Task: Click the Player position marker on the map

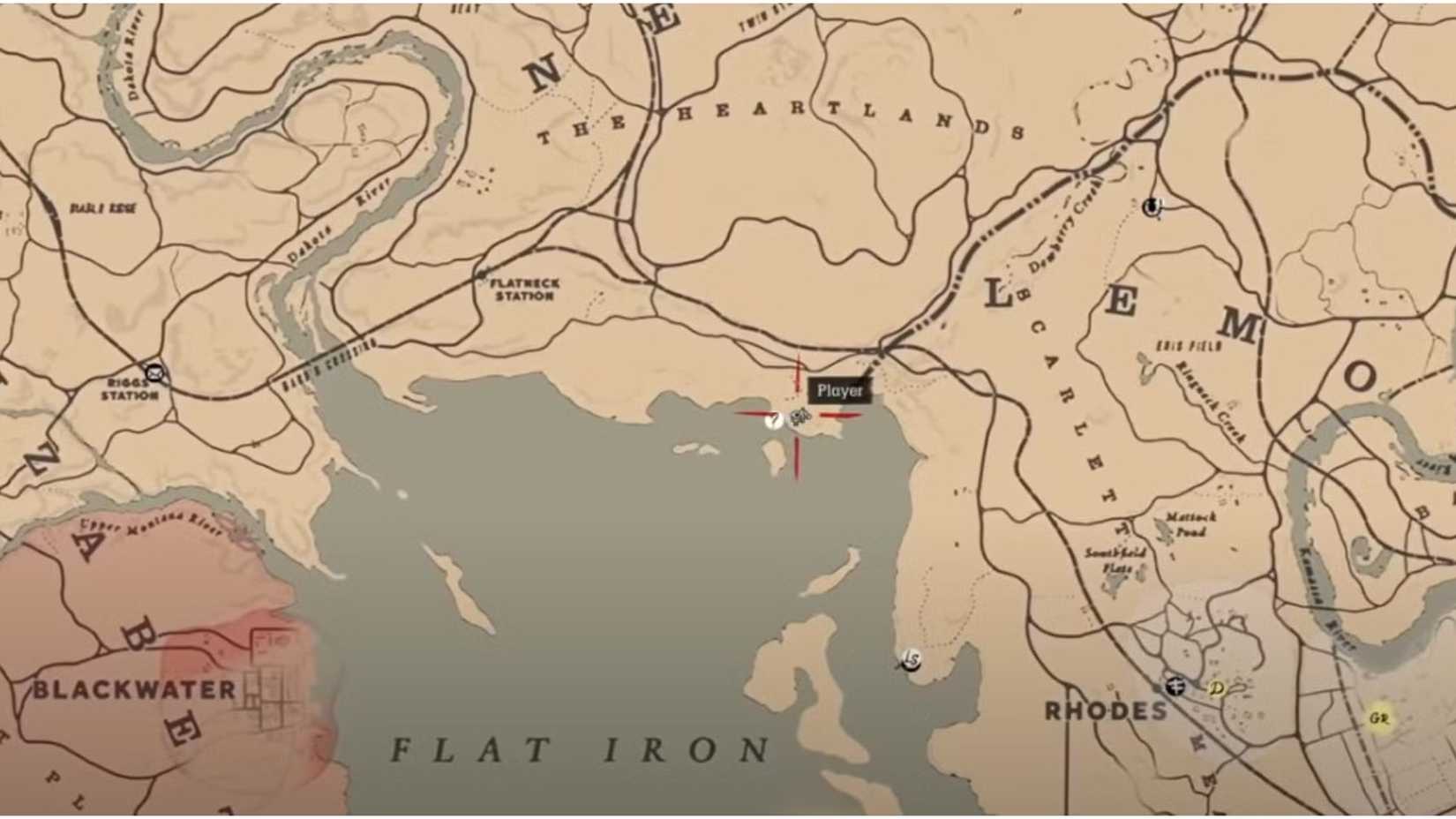Action: click(x=799, y=417)
